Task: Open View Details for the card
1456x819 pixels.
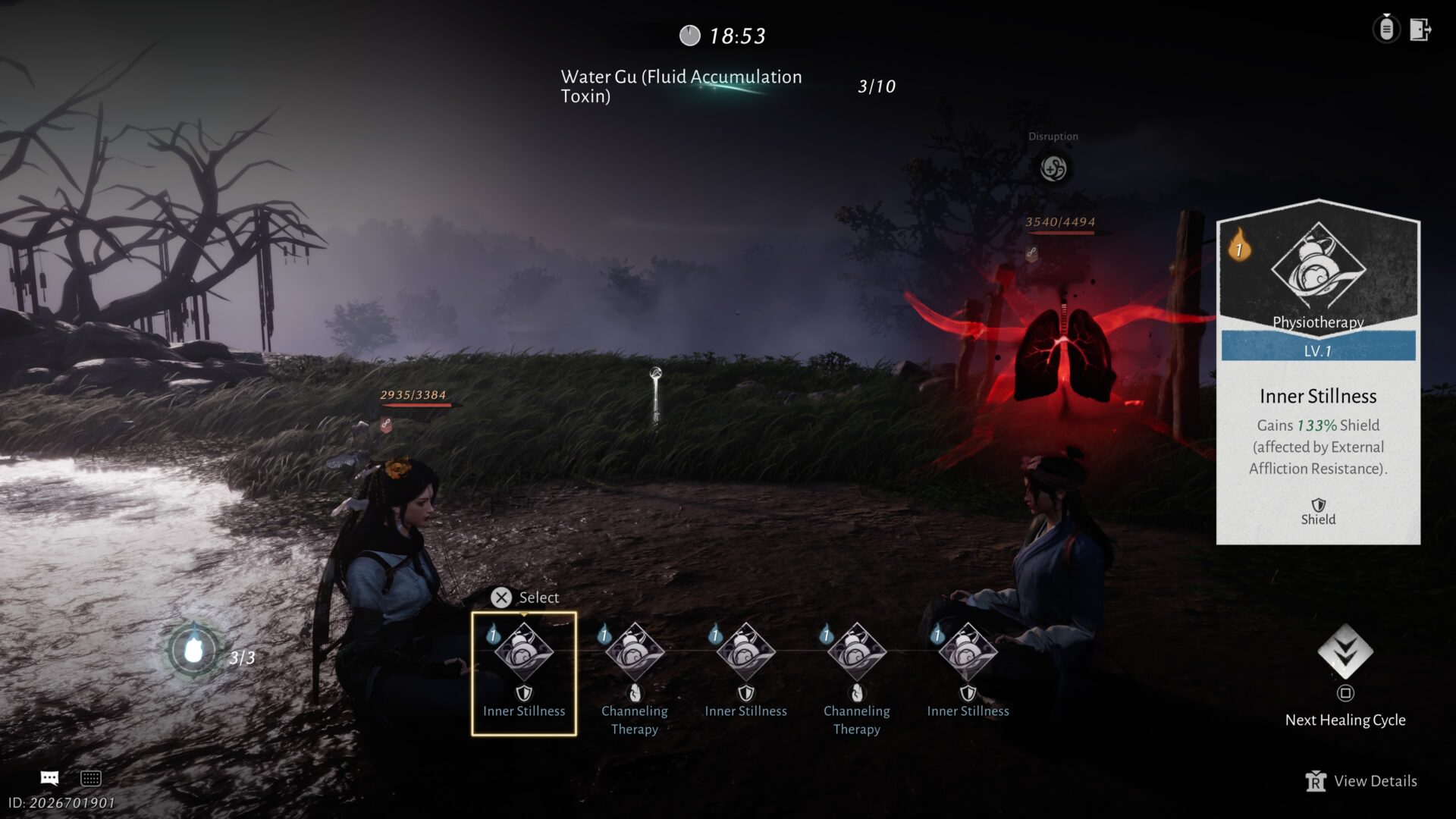Action: [x=1362, y=781]
